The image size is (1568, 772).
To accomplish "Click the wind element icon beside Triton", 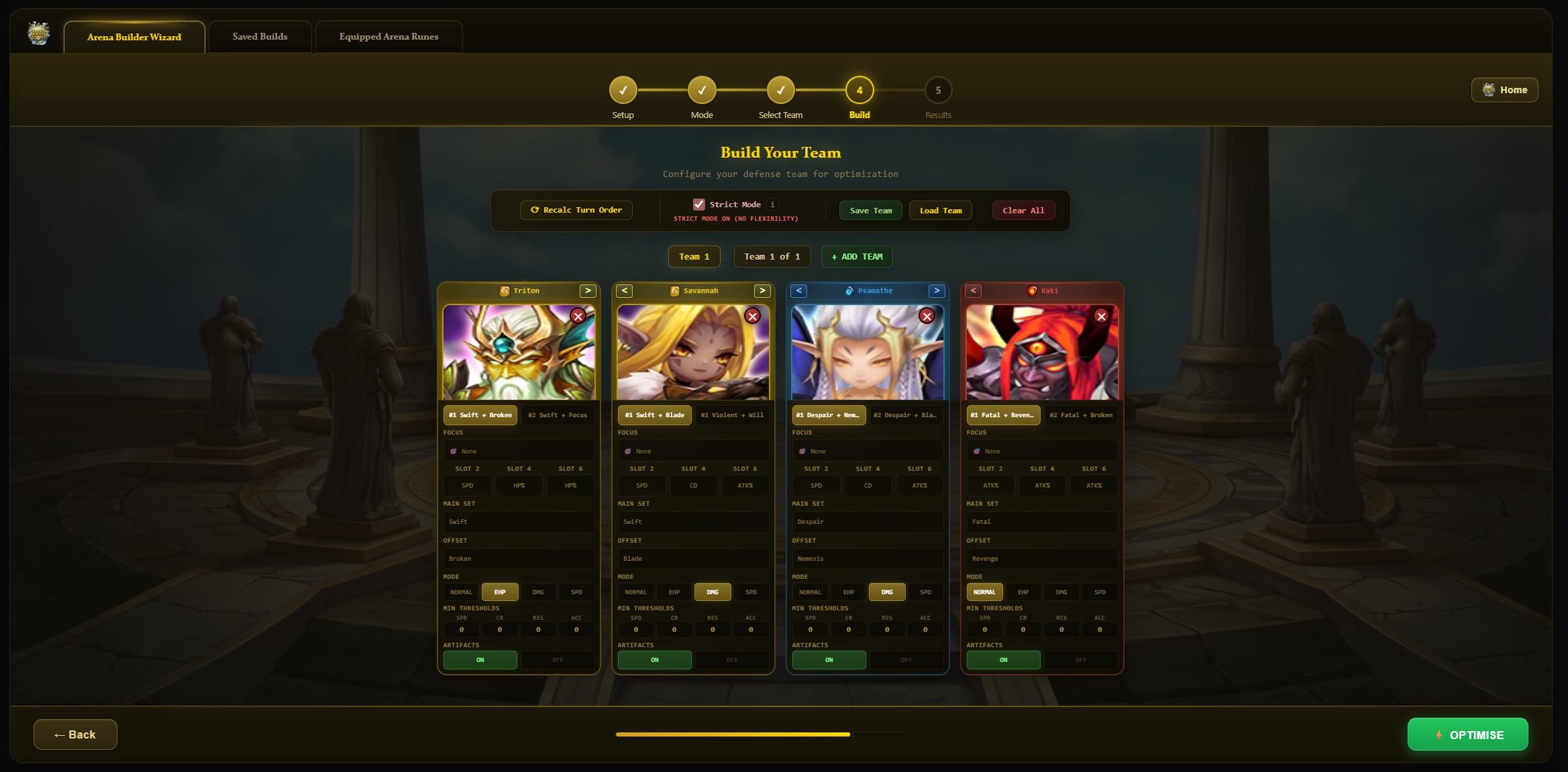I will click(x=505, y=290).
